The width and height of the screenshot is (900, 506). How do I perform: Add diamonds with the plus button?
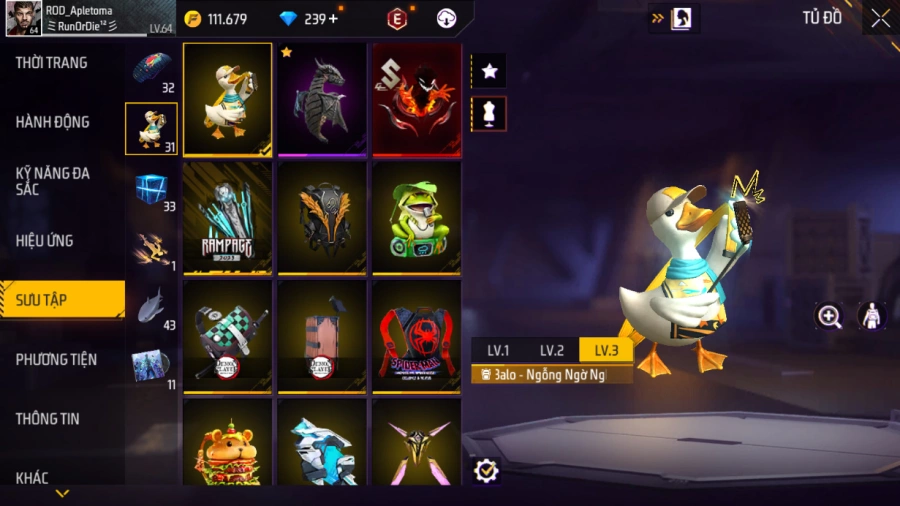point(333,19)
